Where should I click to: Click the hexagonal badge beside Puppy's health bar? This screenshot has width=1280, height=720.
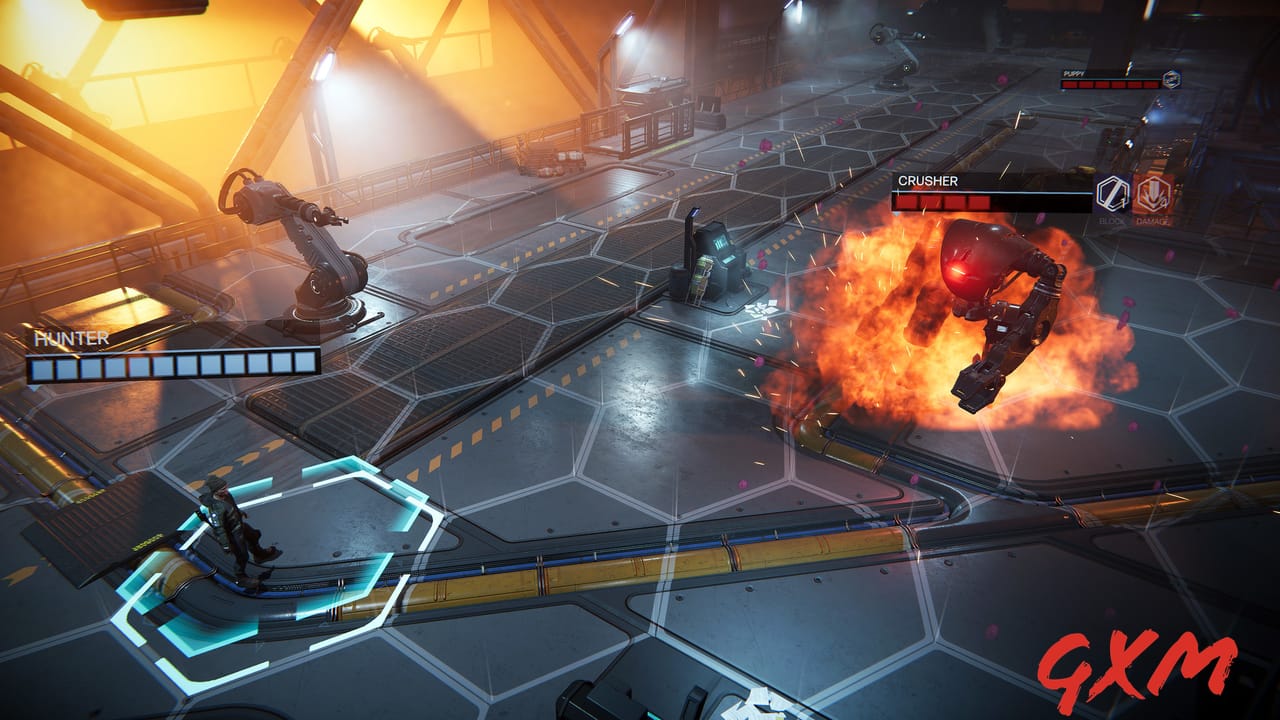tap(1172, 79)
